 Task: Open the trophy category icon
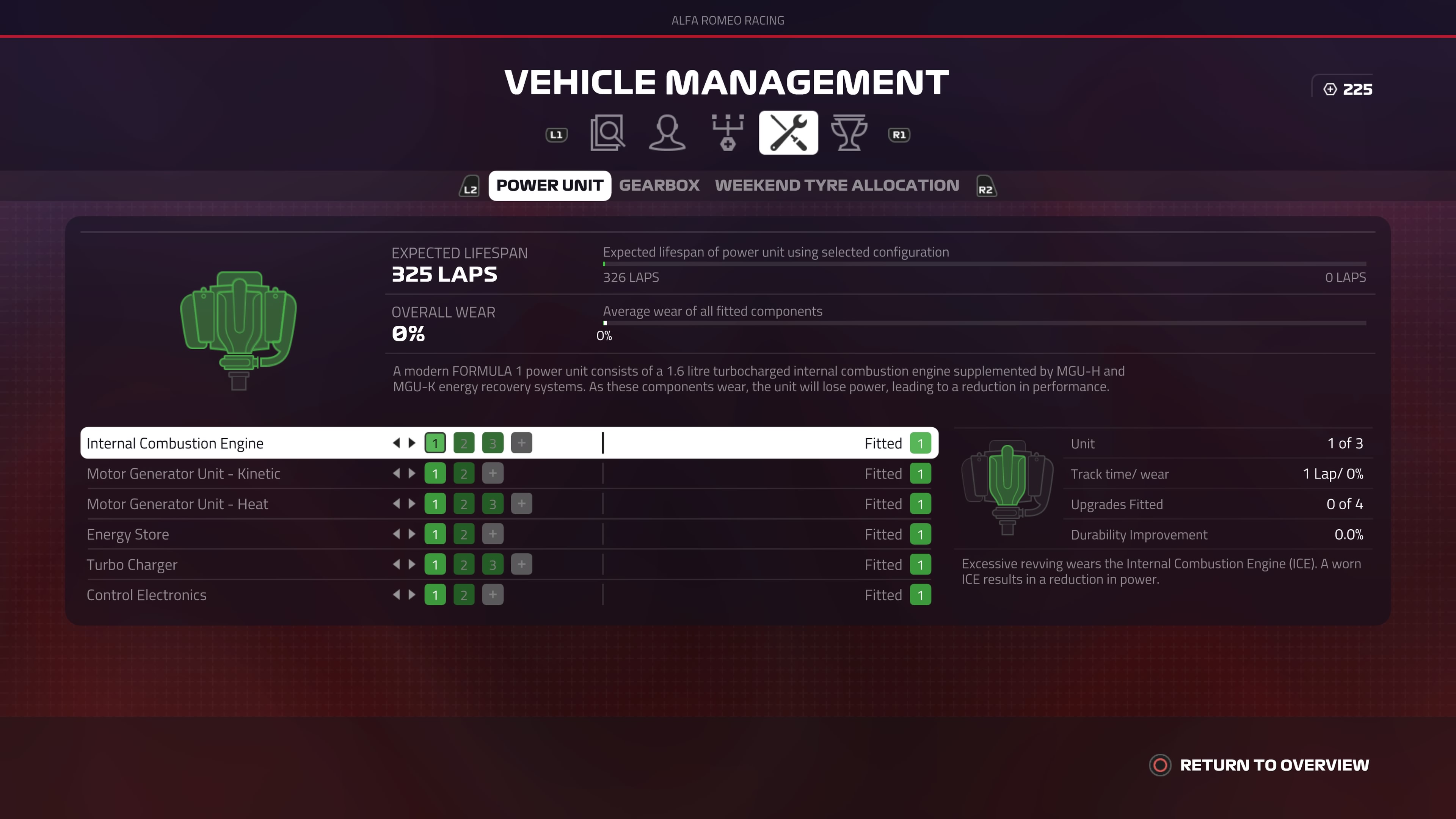coord(849,133)
